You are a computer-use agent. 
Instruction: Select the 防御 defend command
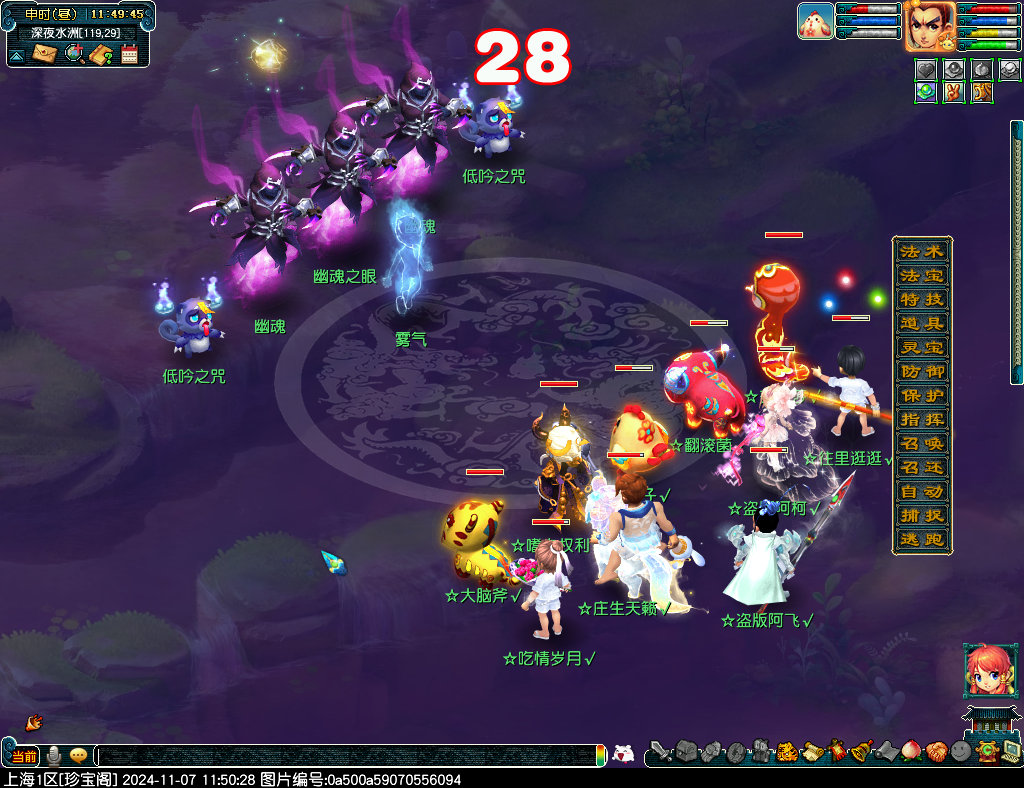click(921, 371)
